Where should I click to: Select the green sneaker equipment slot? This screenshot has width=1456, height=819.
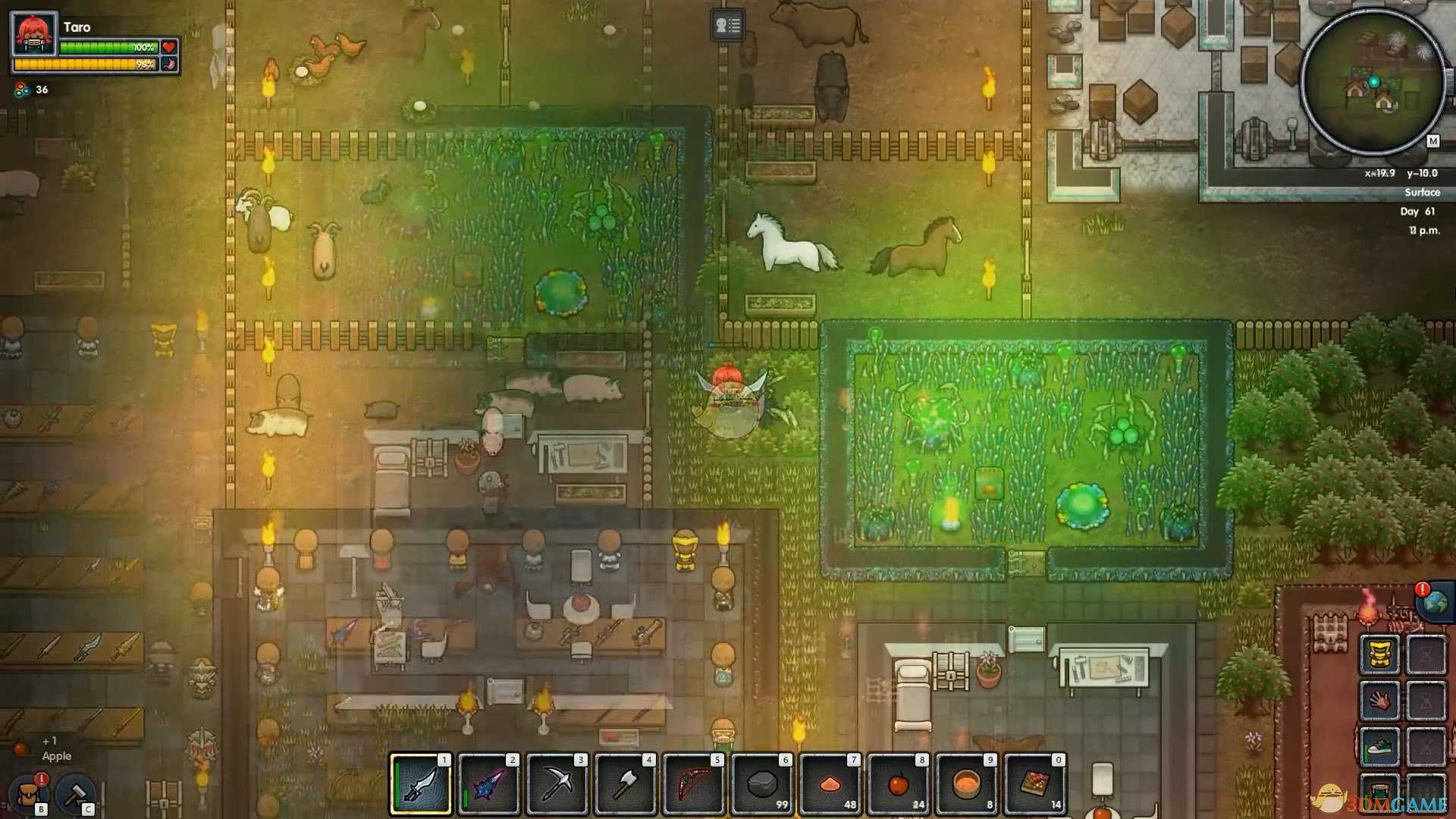pos(1379,748)
